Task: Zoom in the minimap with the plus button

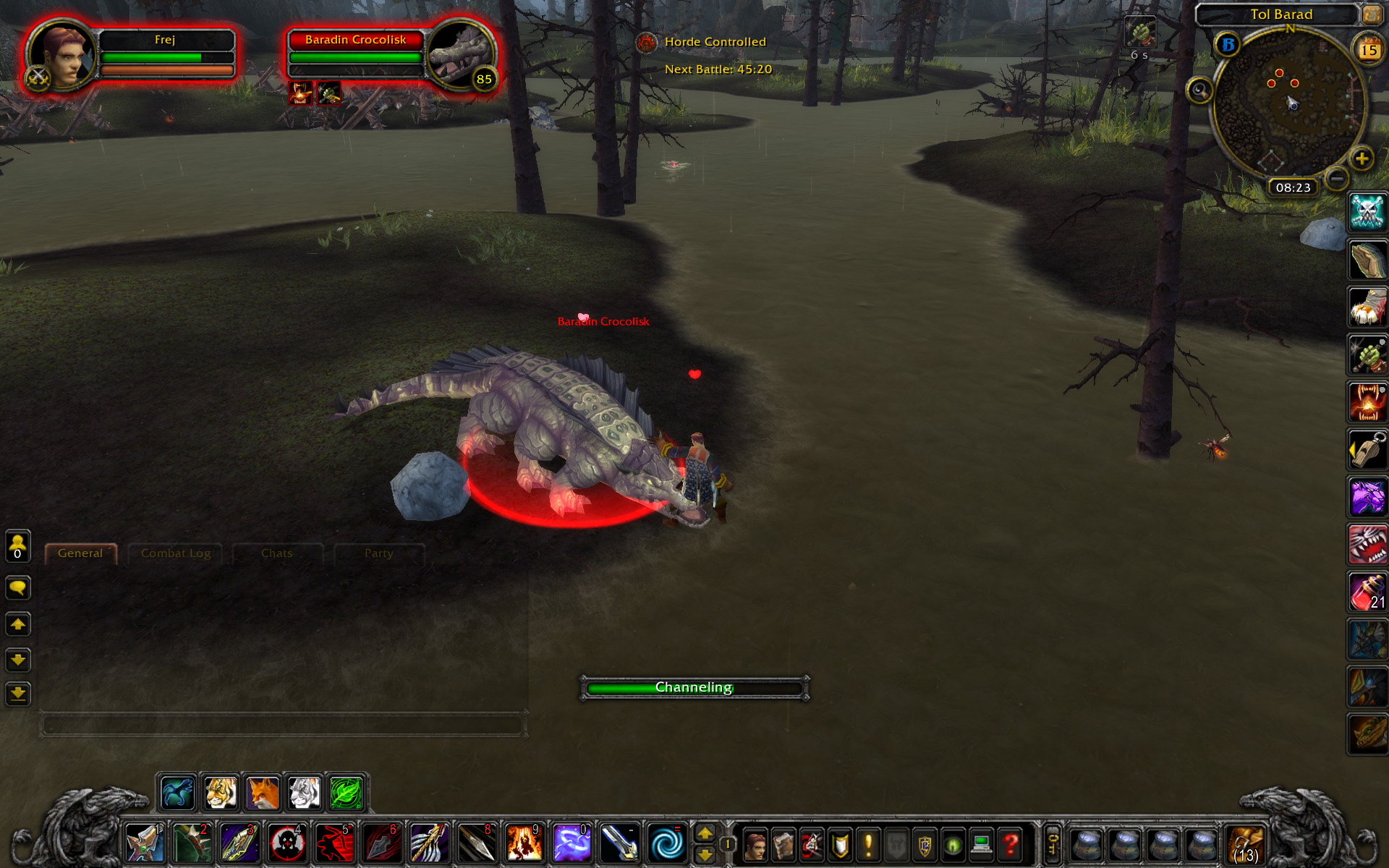Action: (1362, 158)
